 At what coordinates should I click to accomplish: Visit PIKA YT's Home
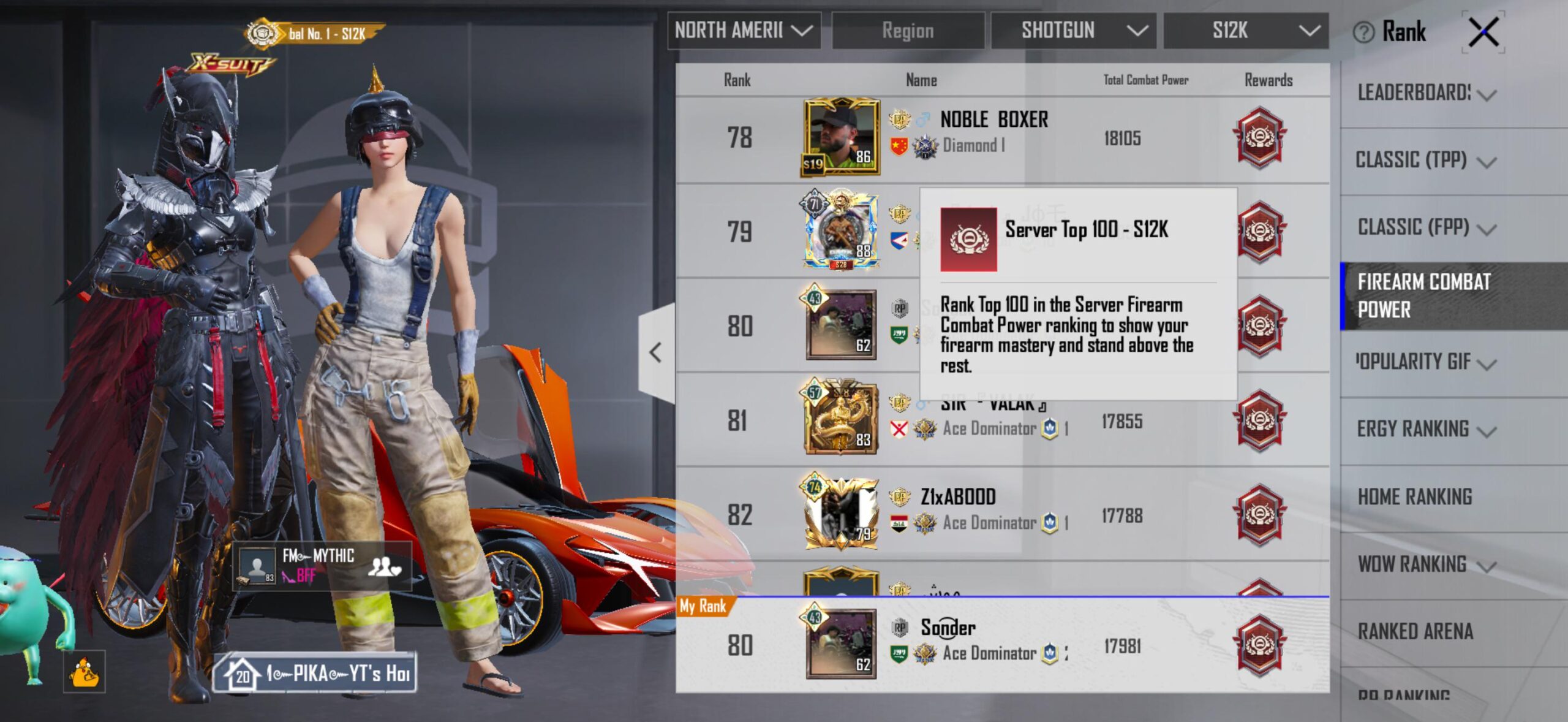(x=315, y=674)
